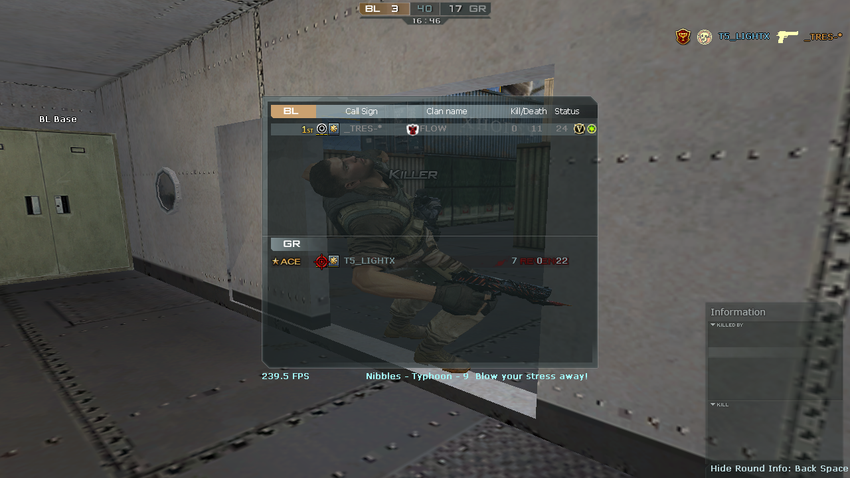The width and height of the screenshot is (850, 478).
Task: Select player T5_LIGHTX in the scoreboard
Action: click(x=369, y=261)
